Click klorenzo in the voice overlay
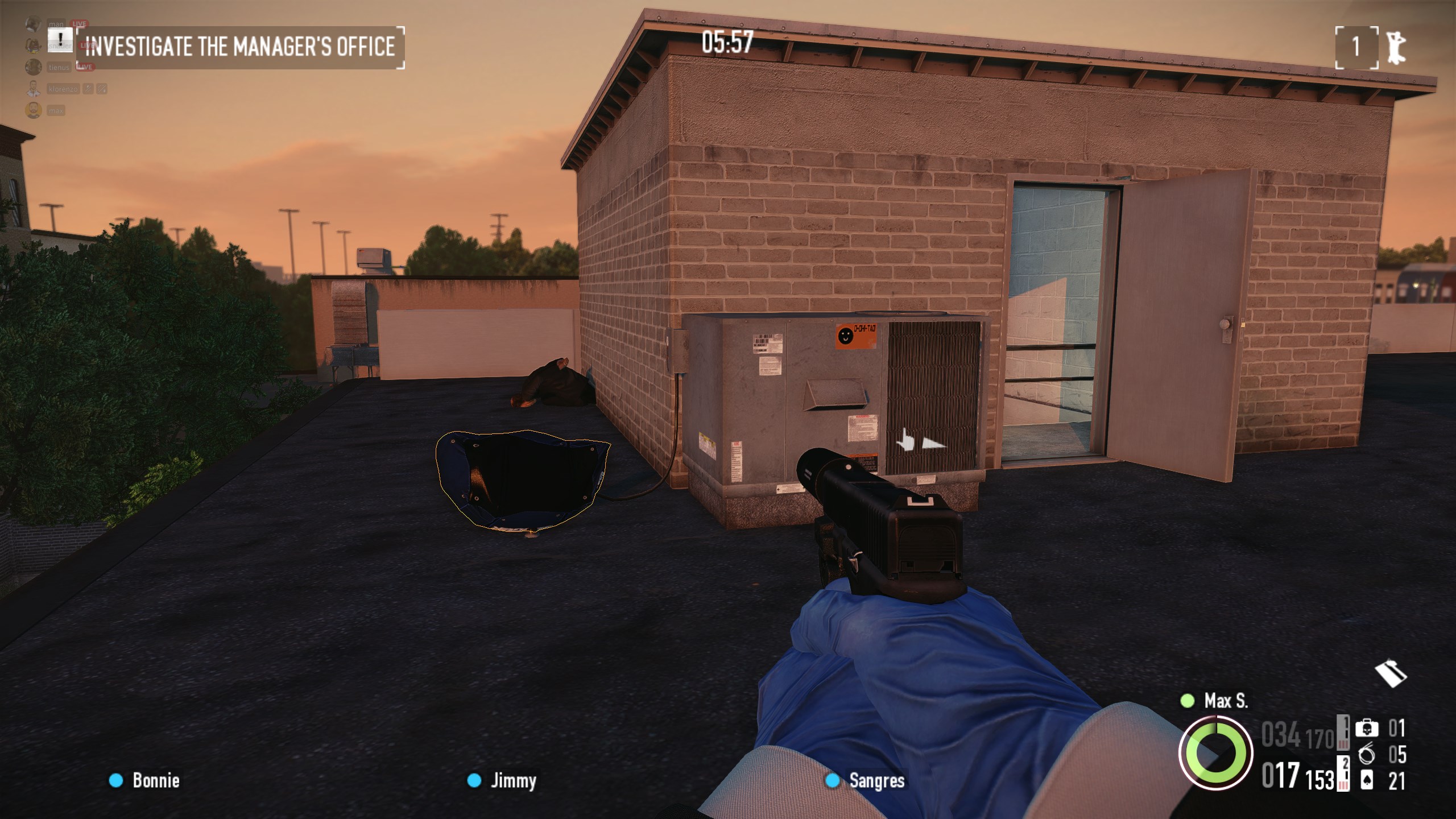1456x819 pixels. point(63,89)
